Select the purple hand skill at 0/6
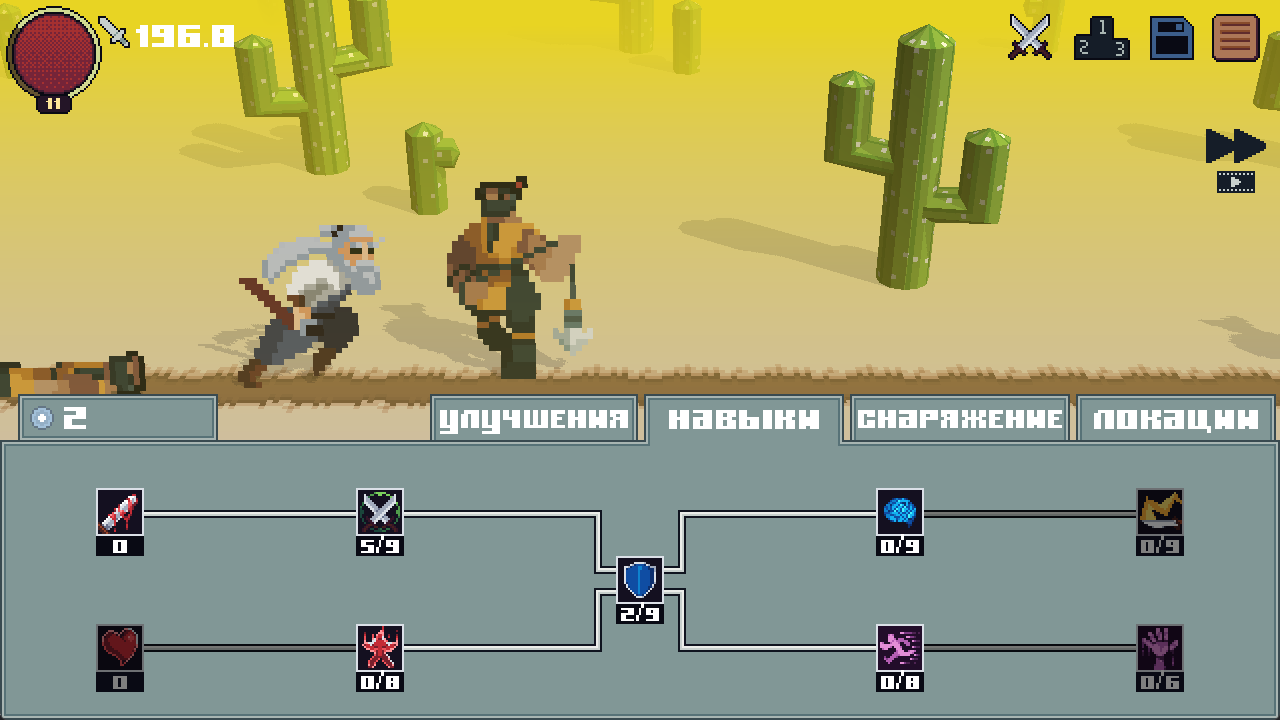This screenshot has height=720, width=1280. tap(1160, 648)
